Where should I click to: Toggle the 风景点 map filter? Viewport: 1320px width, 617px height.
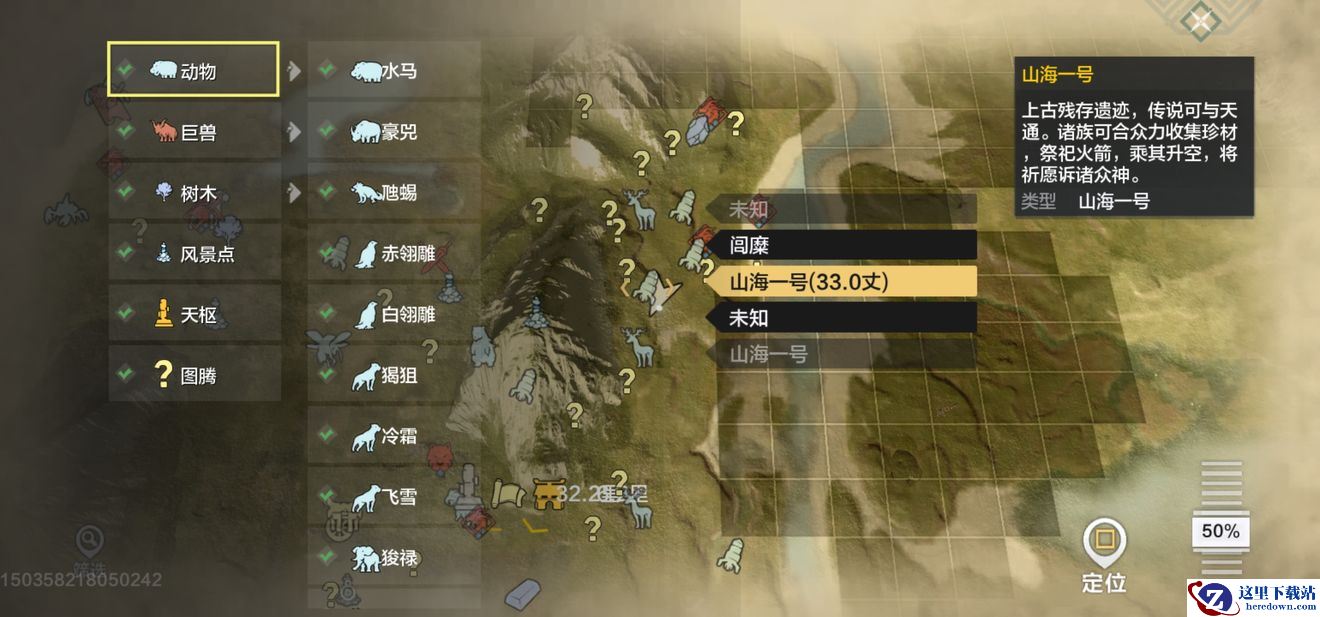click(193, 254)
